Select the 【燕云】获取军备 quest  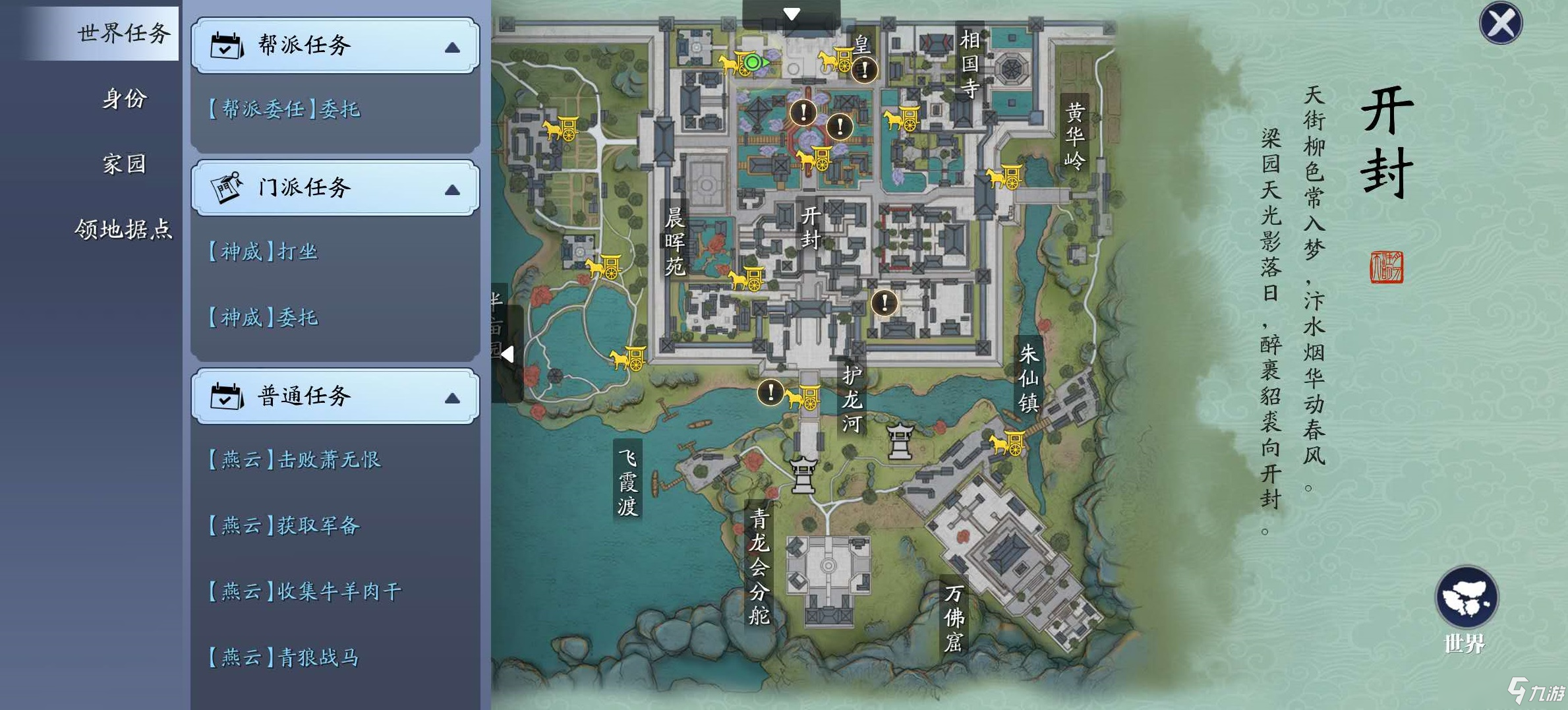point(285,525)
